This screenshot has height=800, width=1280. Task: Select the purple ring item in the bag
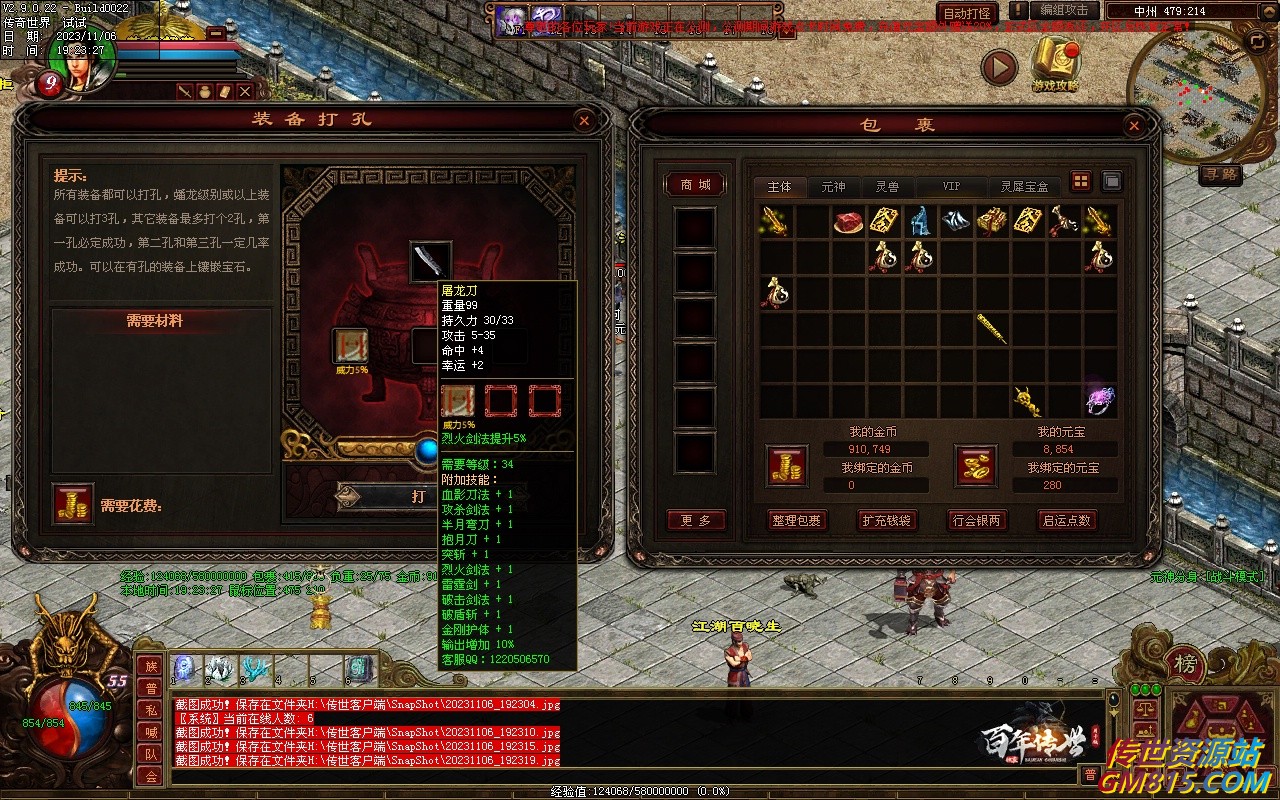pyautogui.click(x=1100, y=400)
